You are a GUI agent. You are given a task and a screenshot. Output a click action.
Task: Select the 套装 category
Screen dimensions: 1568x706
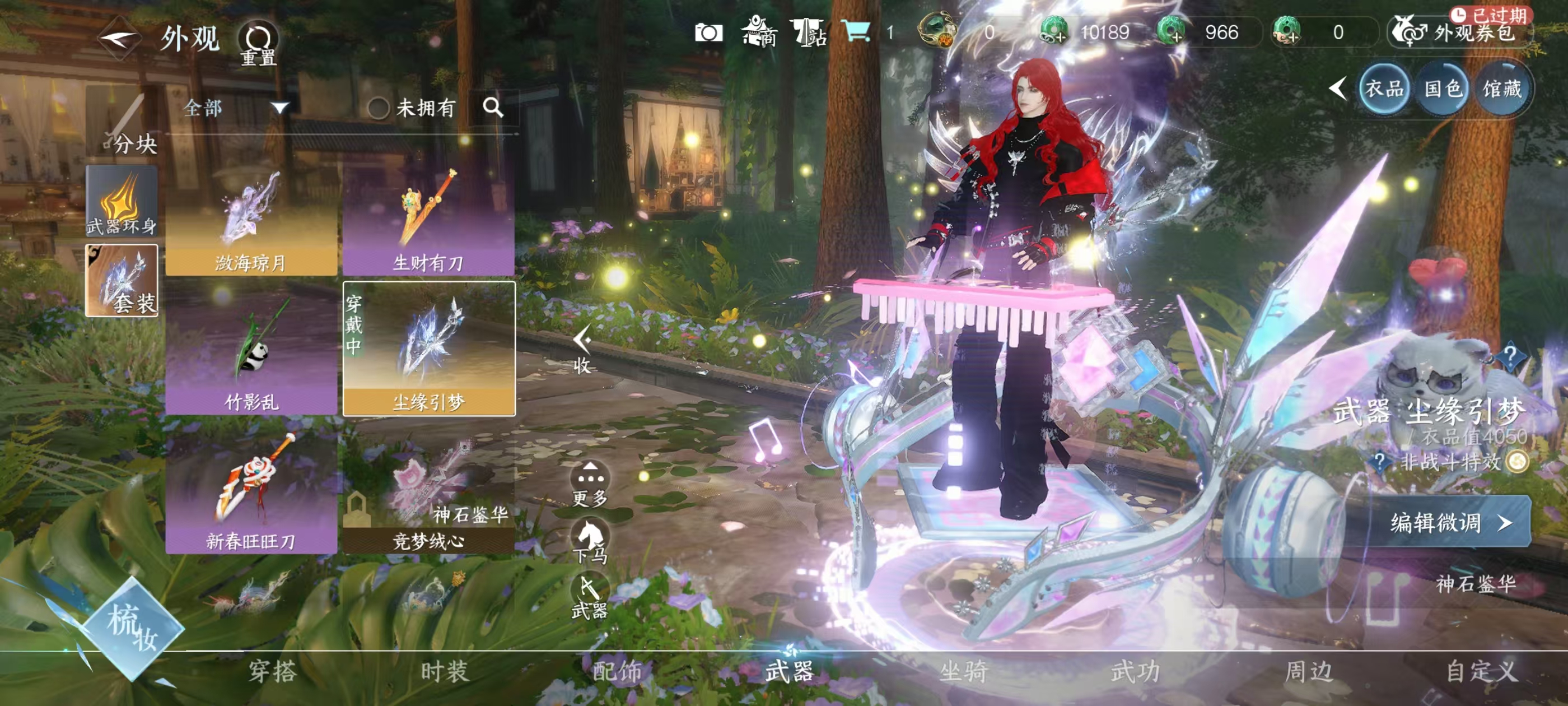click(x=122, y=281)
